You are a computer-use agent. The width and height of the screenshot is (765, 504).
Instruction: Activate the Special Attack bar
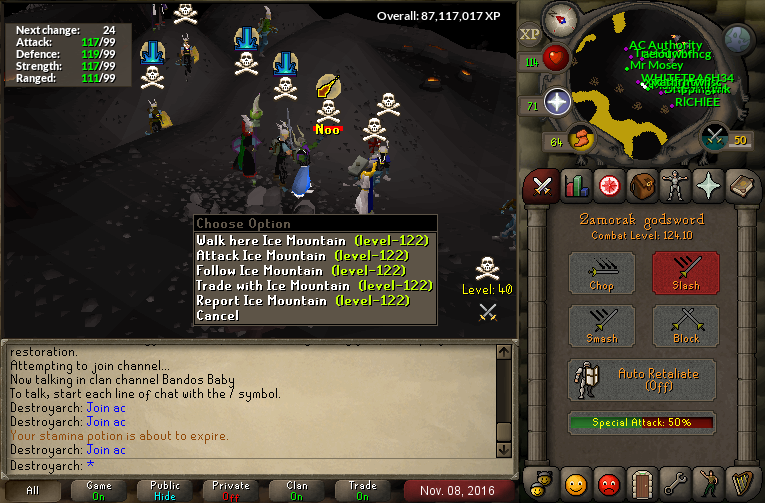pos(644,423)
